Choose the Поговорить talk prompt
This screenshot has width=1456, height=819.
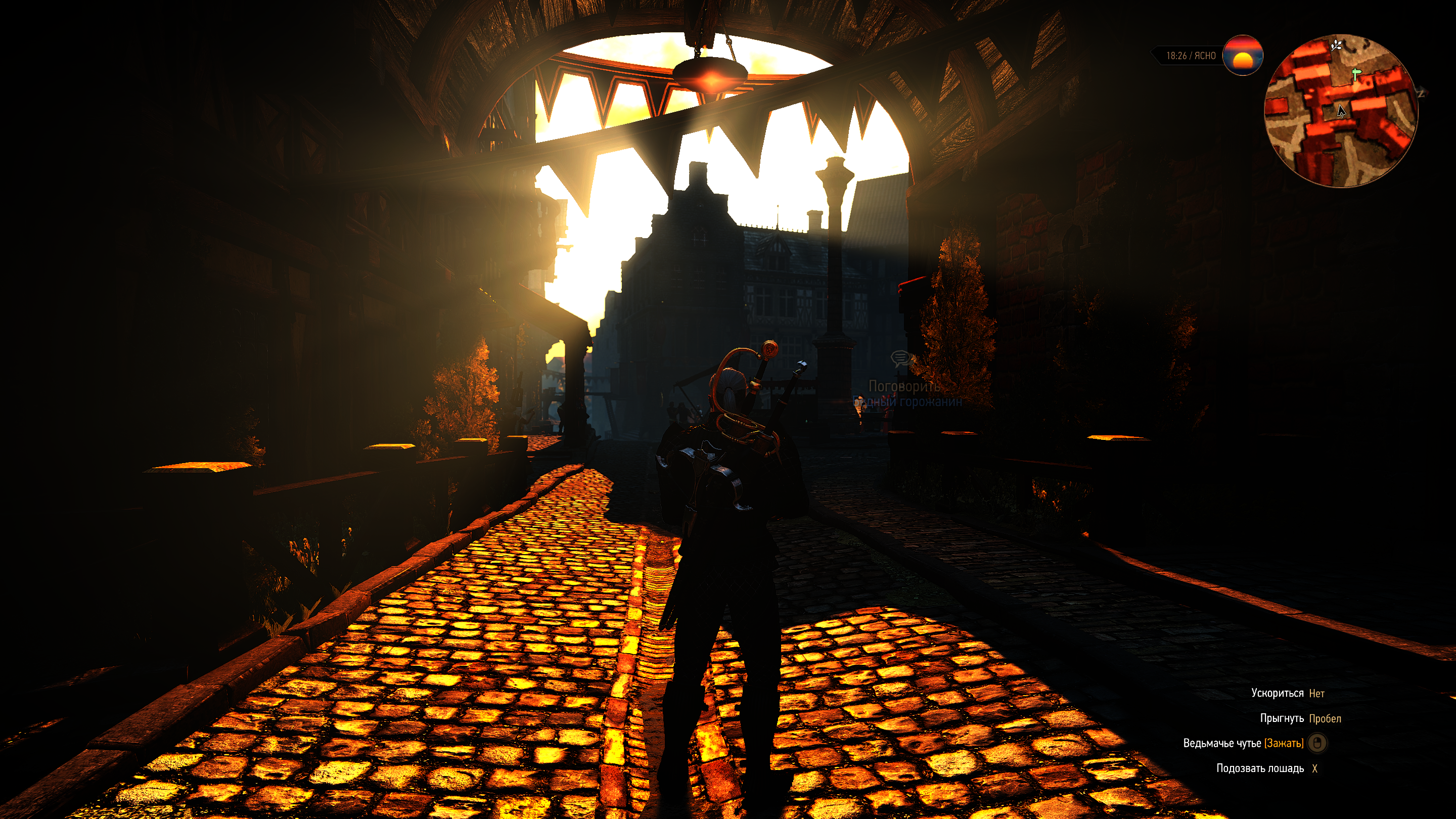click(904, 386)
